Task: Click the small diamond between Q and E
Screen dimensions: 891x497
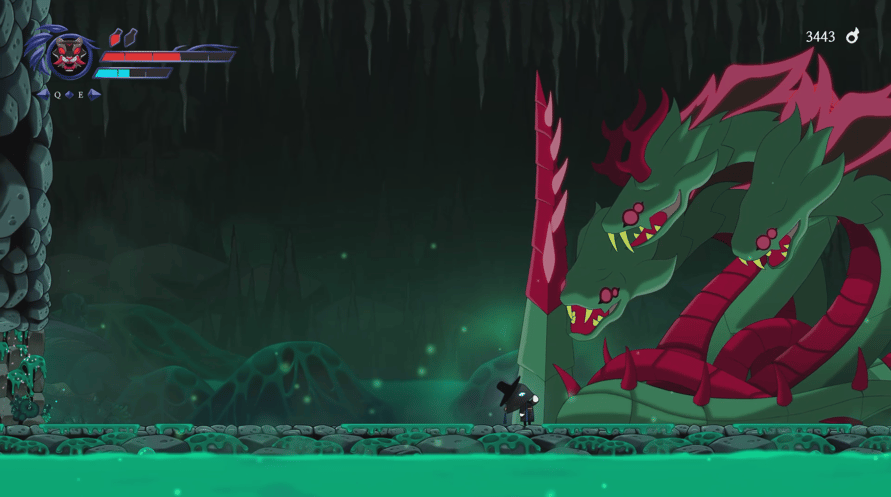Action: (69, 95)
